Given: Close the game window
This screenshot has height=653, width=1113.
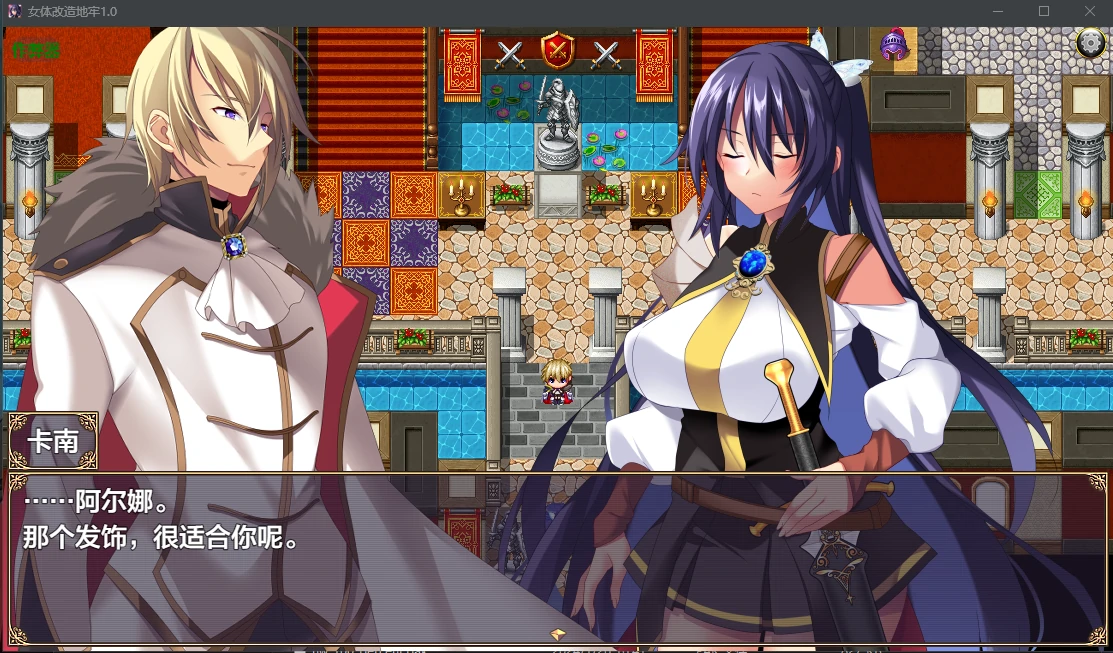Looking at the screenshot, I should tap(1089, 11).
